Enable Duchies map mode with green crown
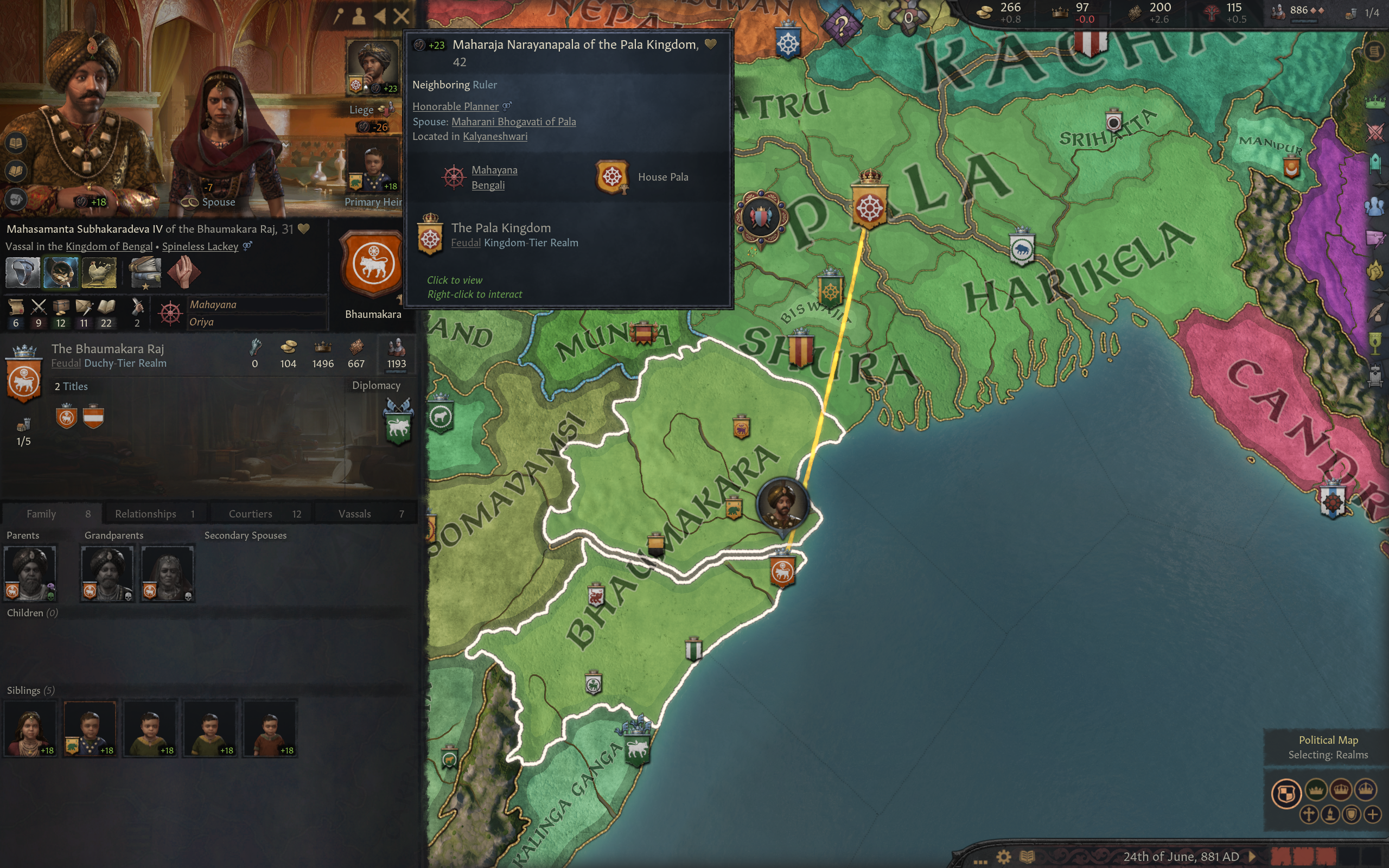The width and height of the screenshot is (1389, 868). 1316,790
